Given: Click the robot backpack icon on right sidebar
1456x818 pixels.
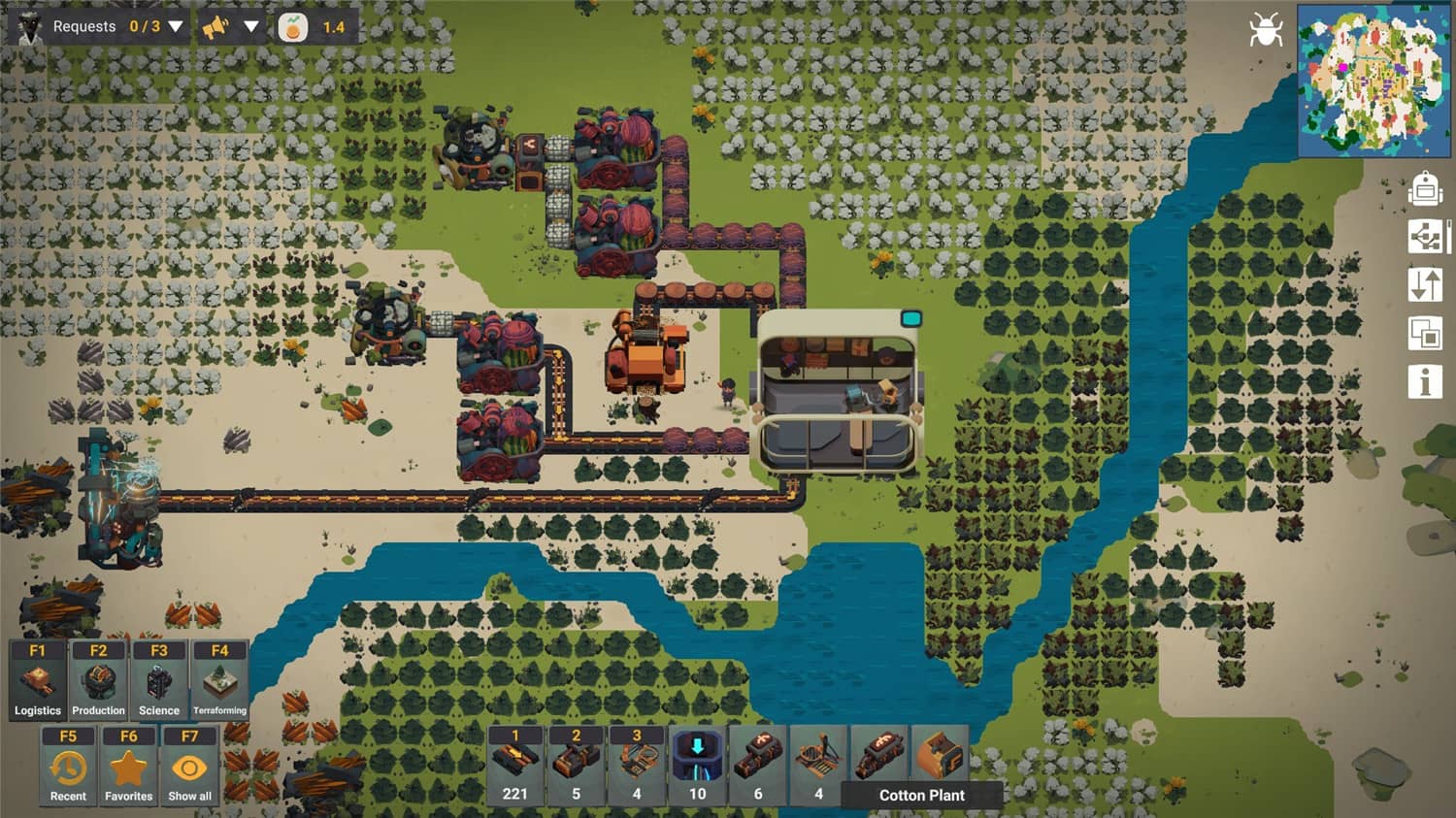Looking at the screenshot, I should (x=1424, y=190).
